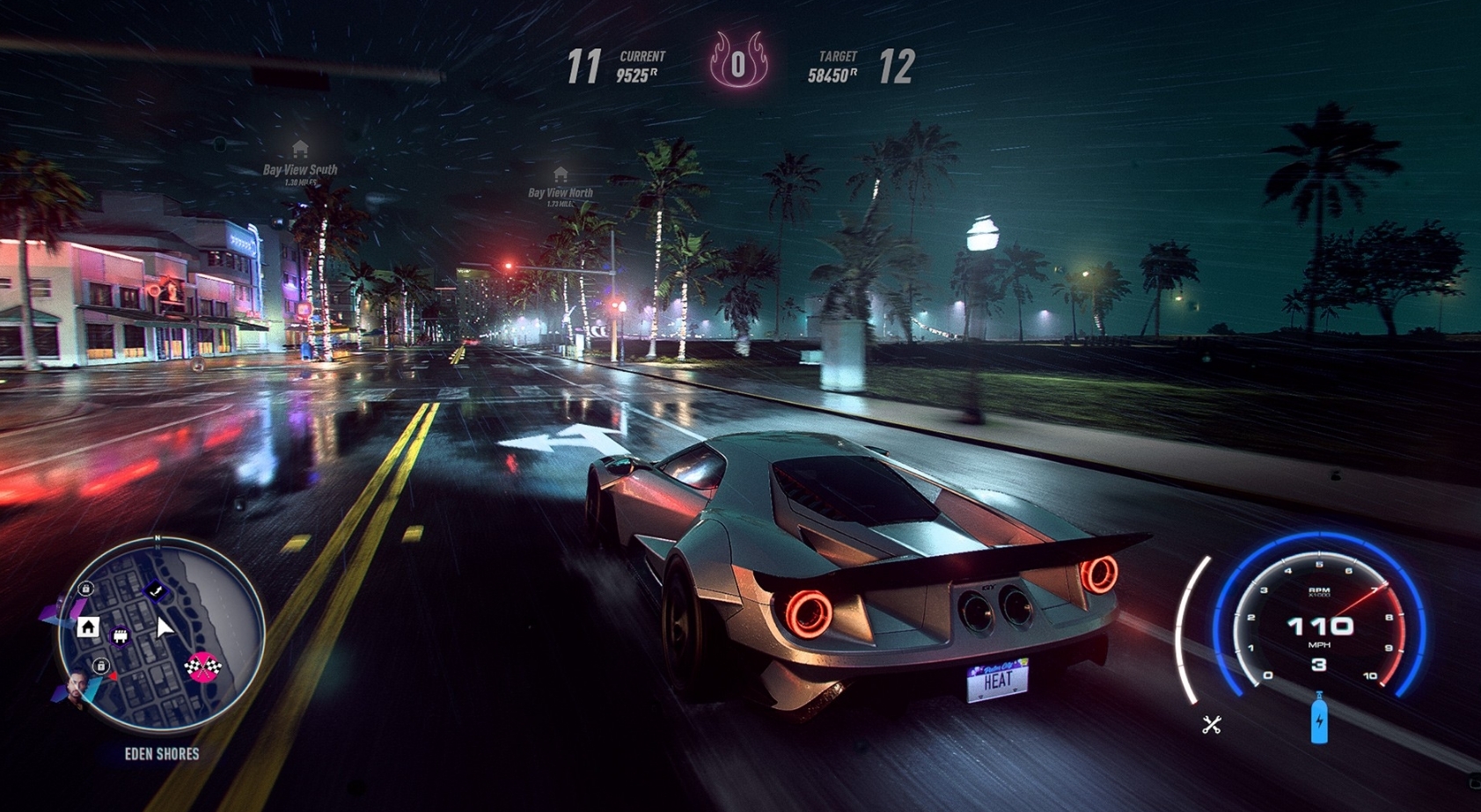This screenshot has width=1481, height=812.
Task: Choose the white safehouse home icon on minimap
Action: tap(87, 626)
